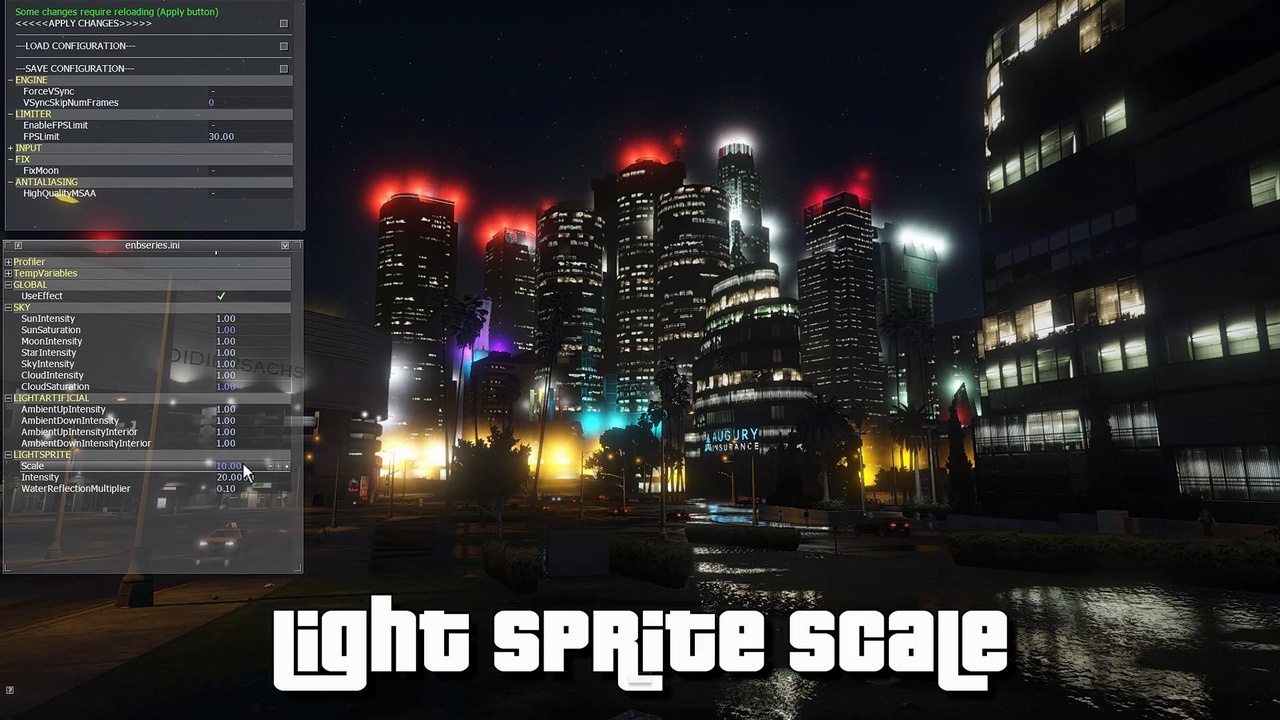Click the F icon on the enbseries.ini title bar
The width and height of the screenshot is (1280, 720).
[17, 245]
